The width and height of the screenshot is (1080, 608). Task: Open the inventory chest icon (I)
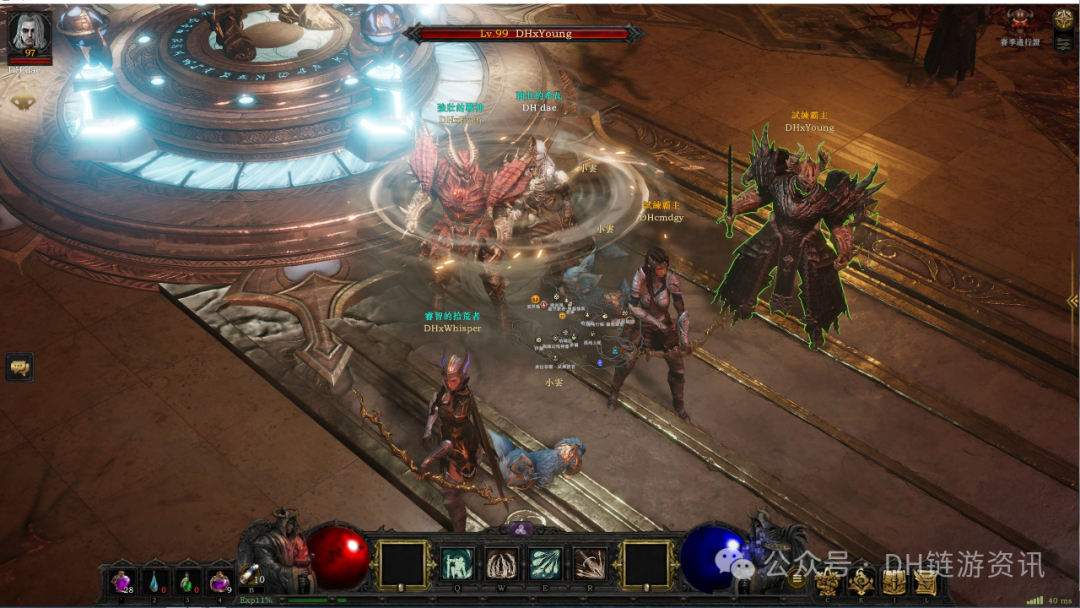click(x=894, y=582)
